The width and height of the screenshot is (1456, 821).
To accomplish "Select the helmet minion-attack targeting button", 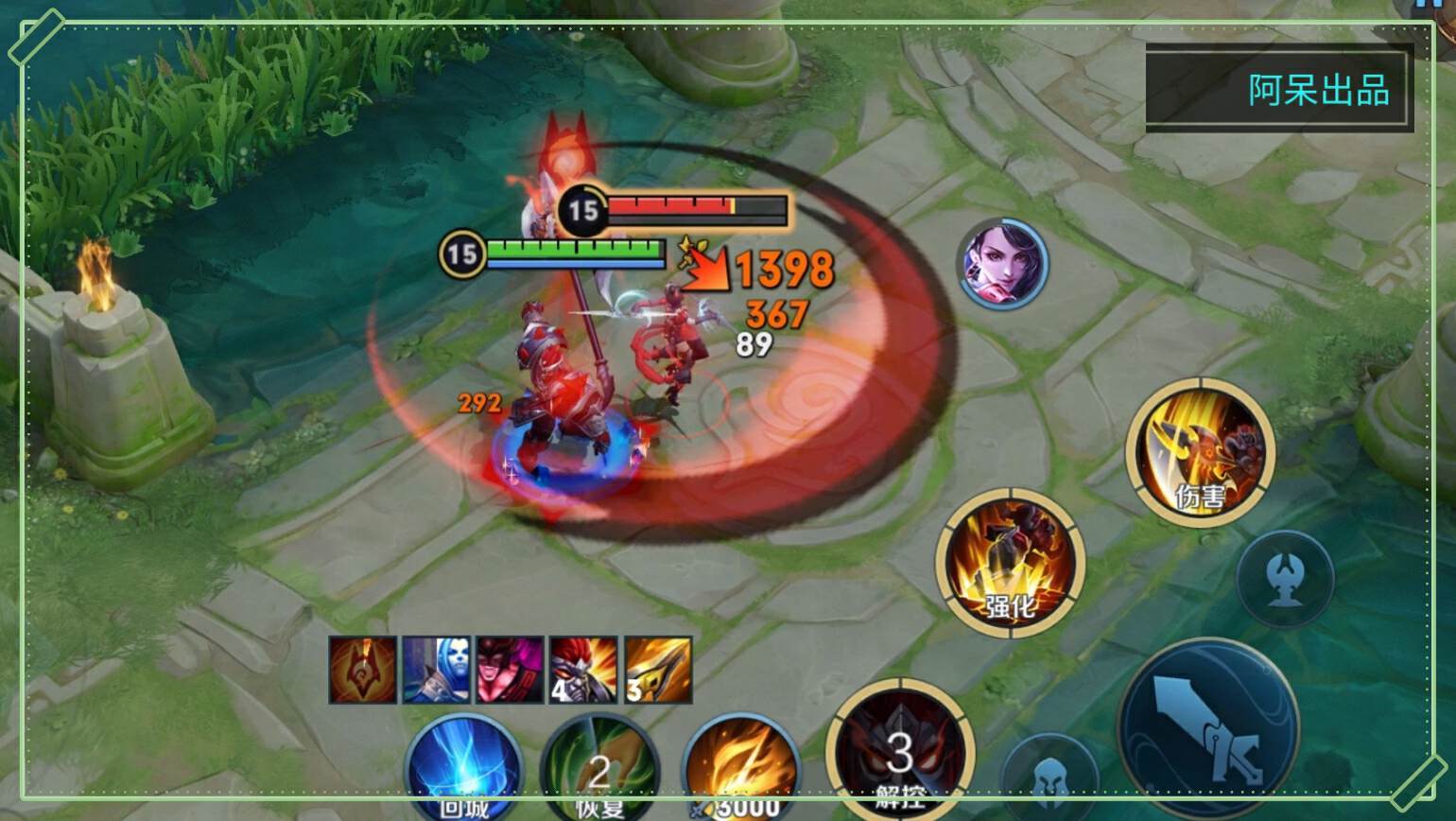I will 1050,777.
